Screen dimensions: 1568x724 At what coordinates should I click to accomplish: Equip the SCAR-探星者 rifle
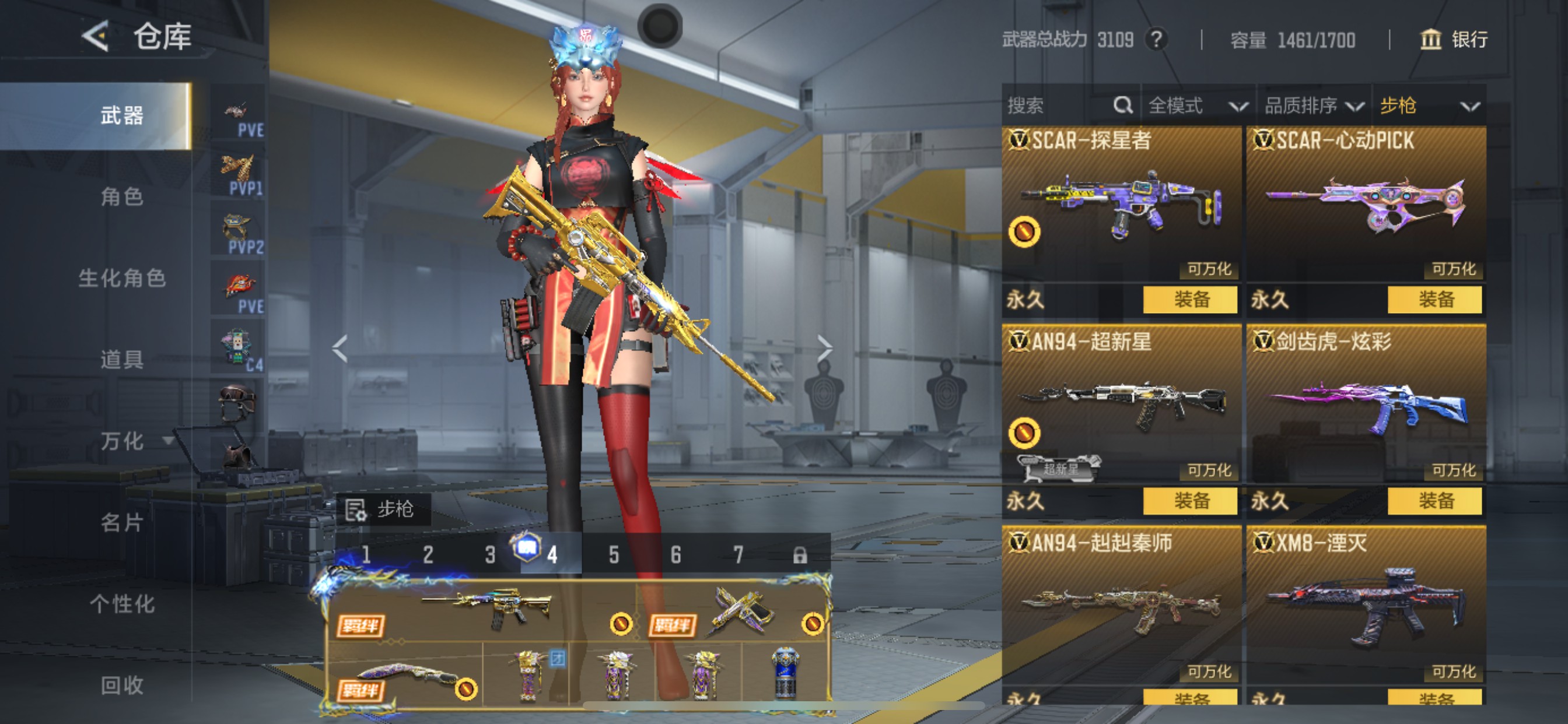1190,299
